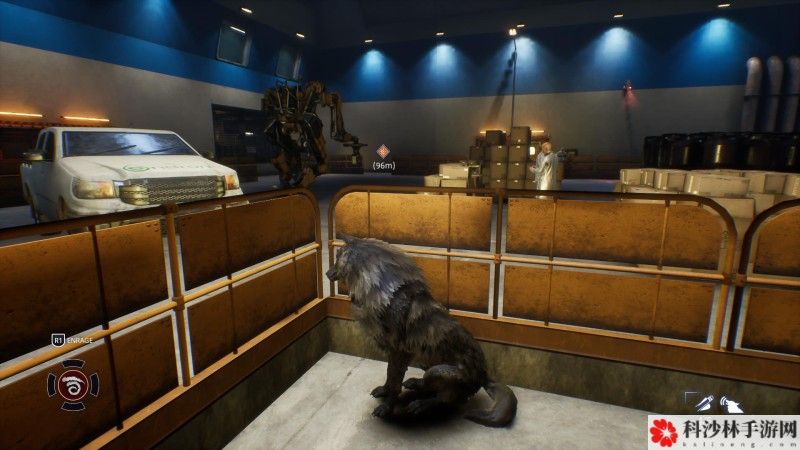Screen dimensions: 800x450
Task: Activate the red Enrage ability icon
Action: [x=73, y=385]
